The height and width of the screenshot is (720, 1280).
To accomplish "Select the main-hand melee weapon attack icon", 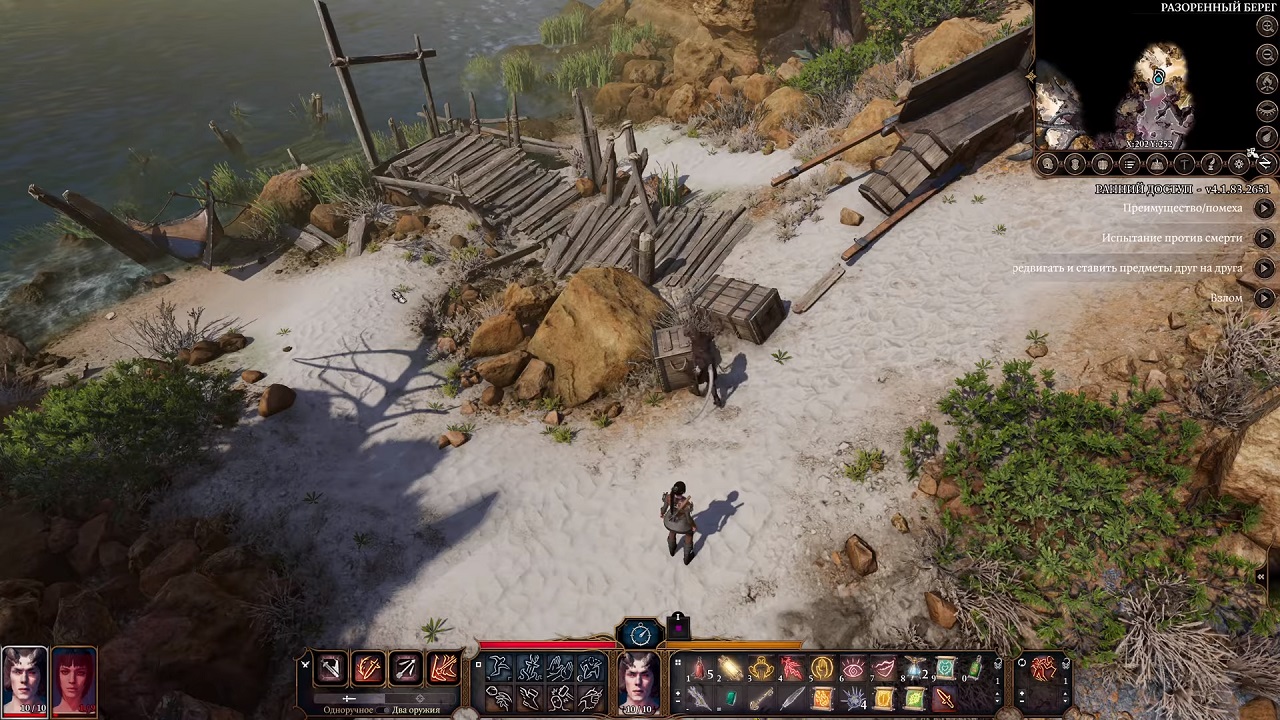I will tap(330, 668).
